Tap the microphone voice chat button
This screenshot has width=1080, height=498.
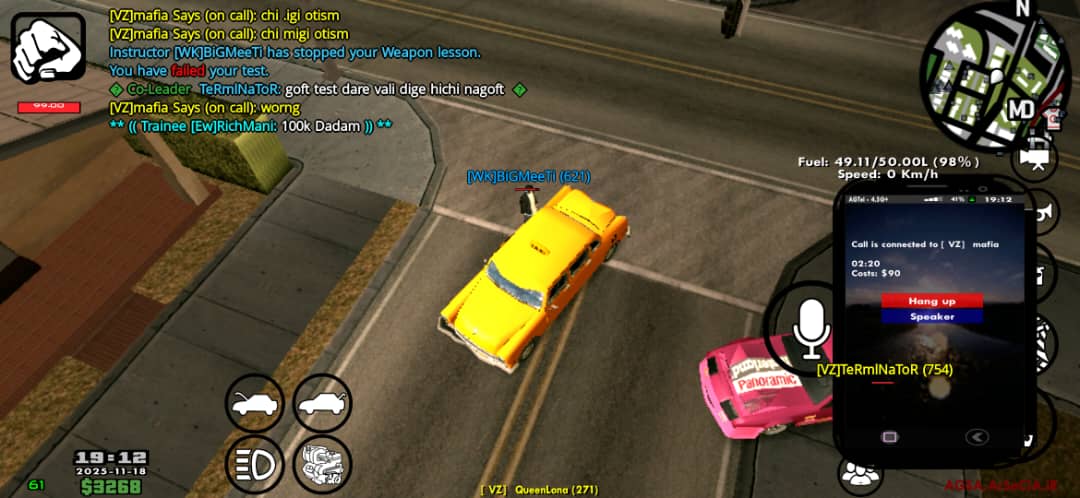pos(810,326)
